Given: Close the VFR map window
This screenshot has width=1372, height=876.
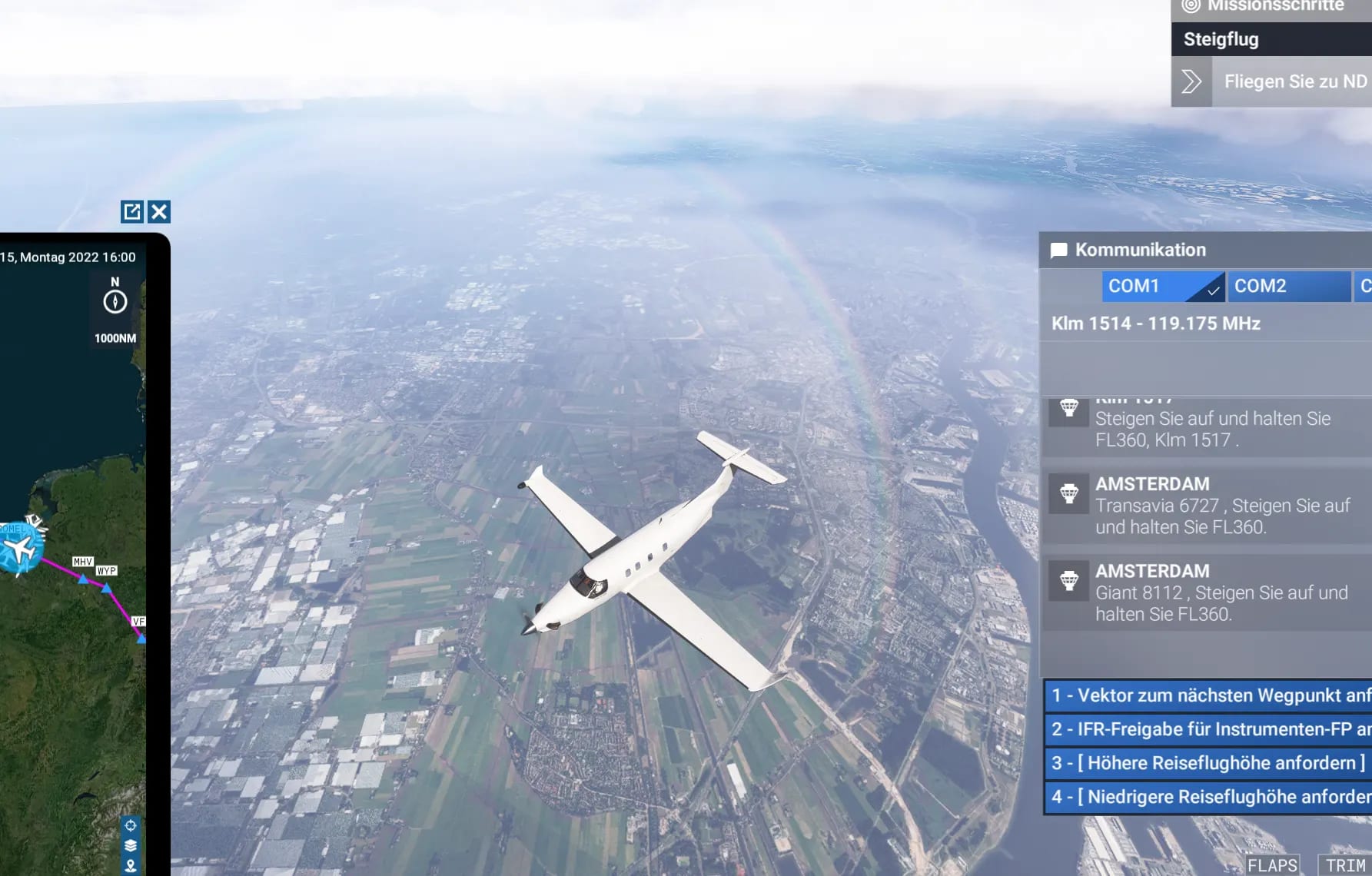Looking at the screenshot, I should coord(159,211).
